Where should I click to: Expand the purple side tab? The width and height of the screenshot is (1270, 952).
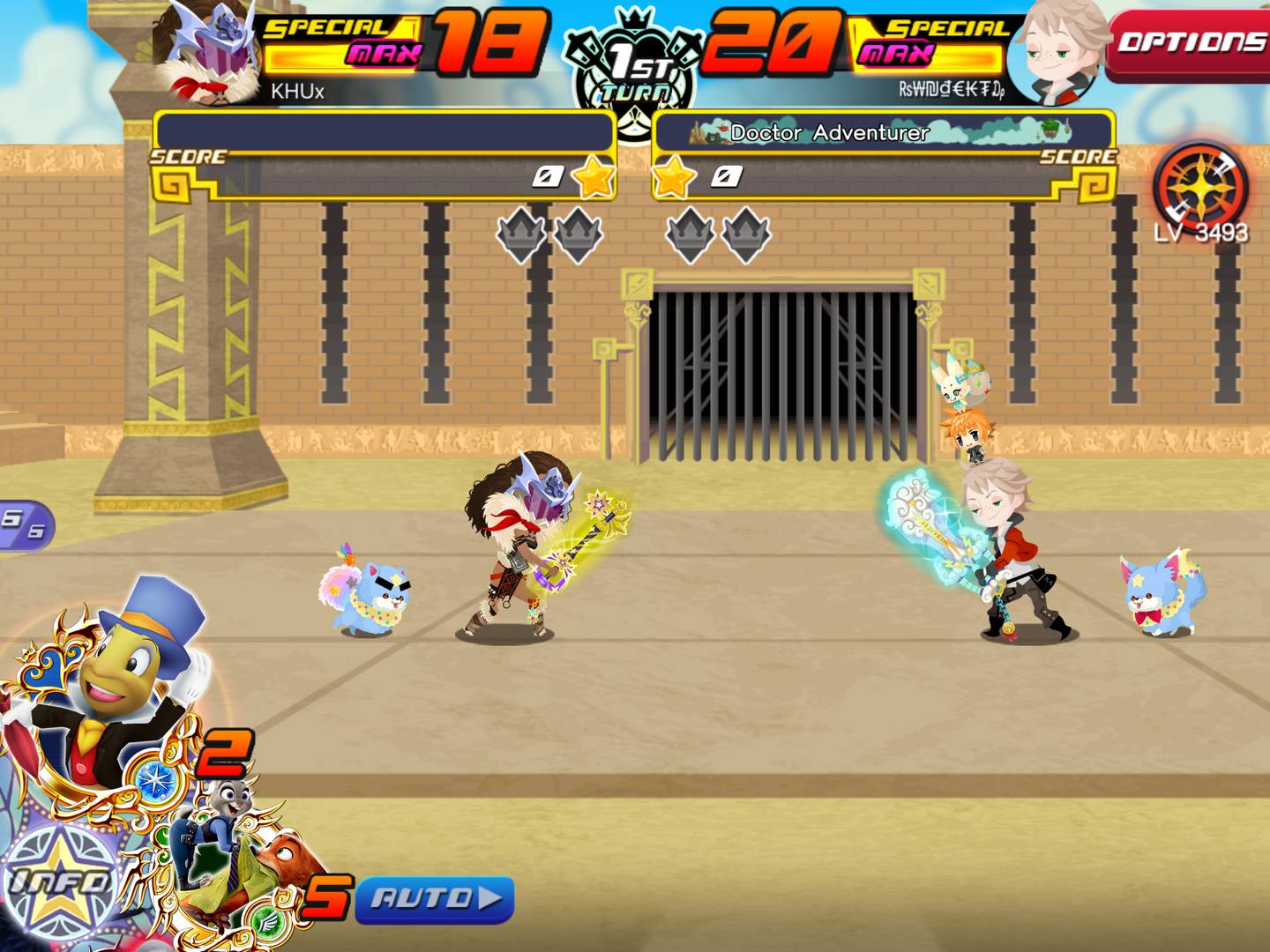point(25,524)
